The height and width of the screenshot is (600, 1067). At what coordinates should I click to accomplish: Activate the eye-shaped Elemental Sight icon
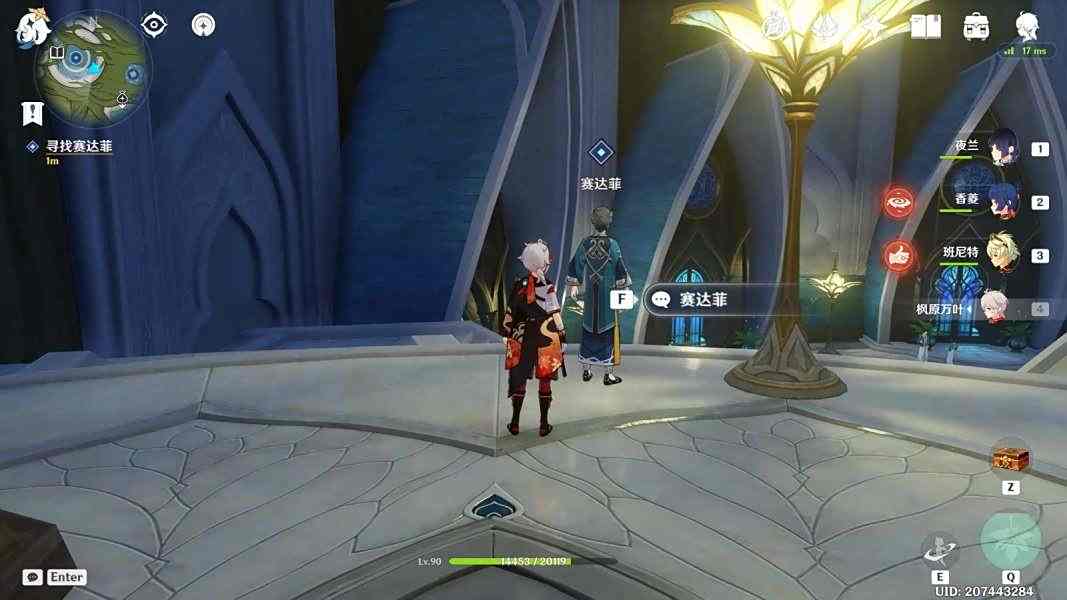click(x=154, y=24)
